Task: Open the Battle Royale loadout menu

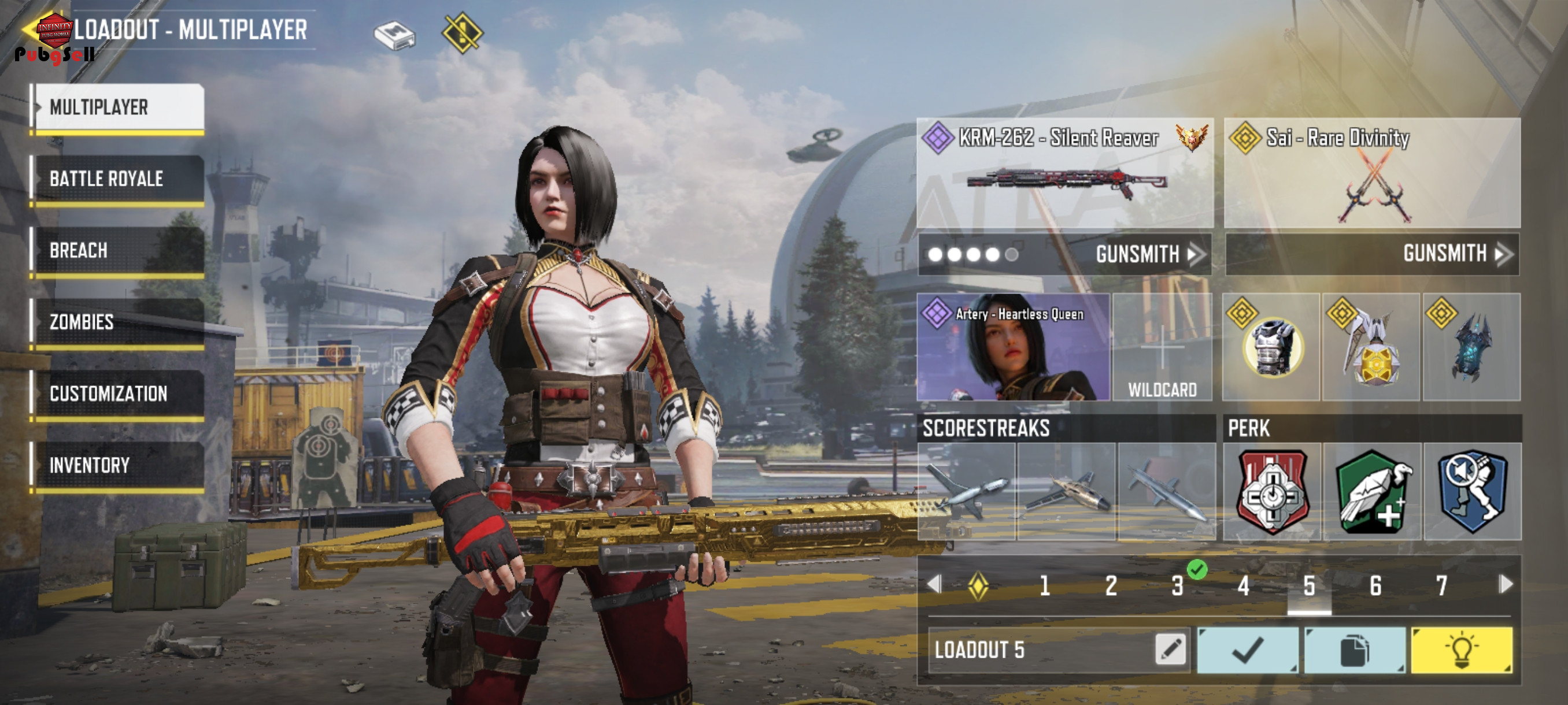Action: click(x=119, y=179)
